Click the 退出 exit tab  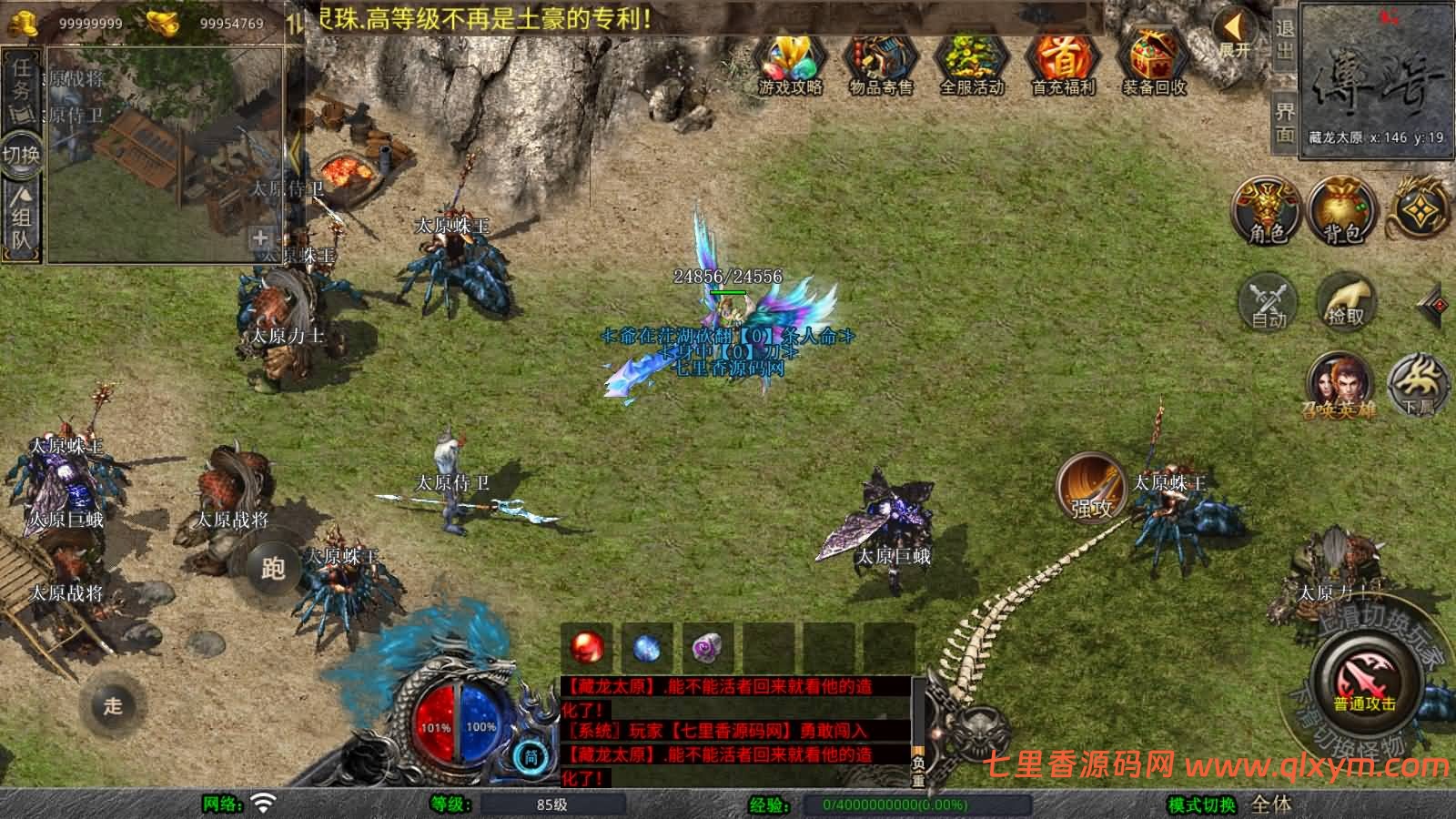click(1284, 40)
